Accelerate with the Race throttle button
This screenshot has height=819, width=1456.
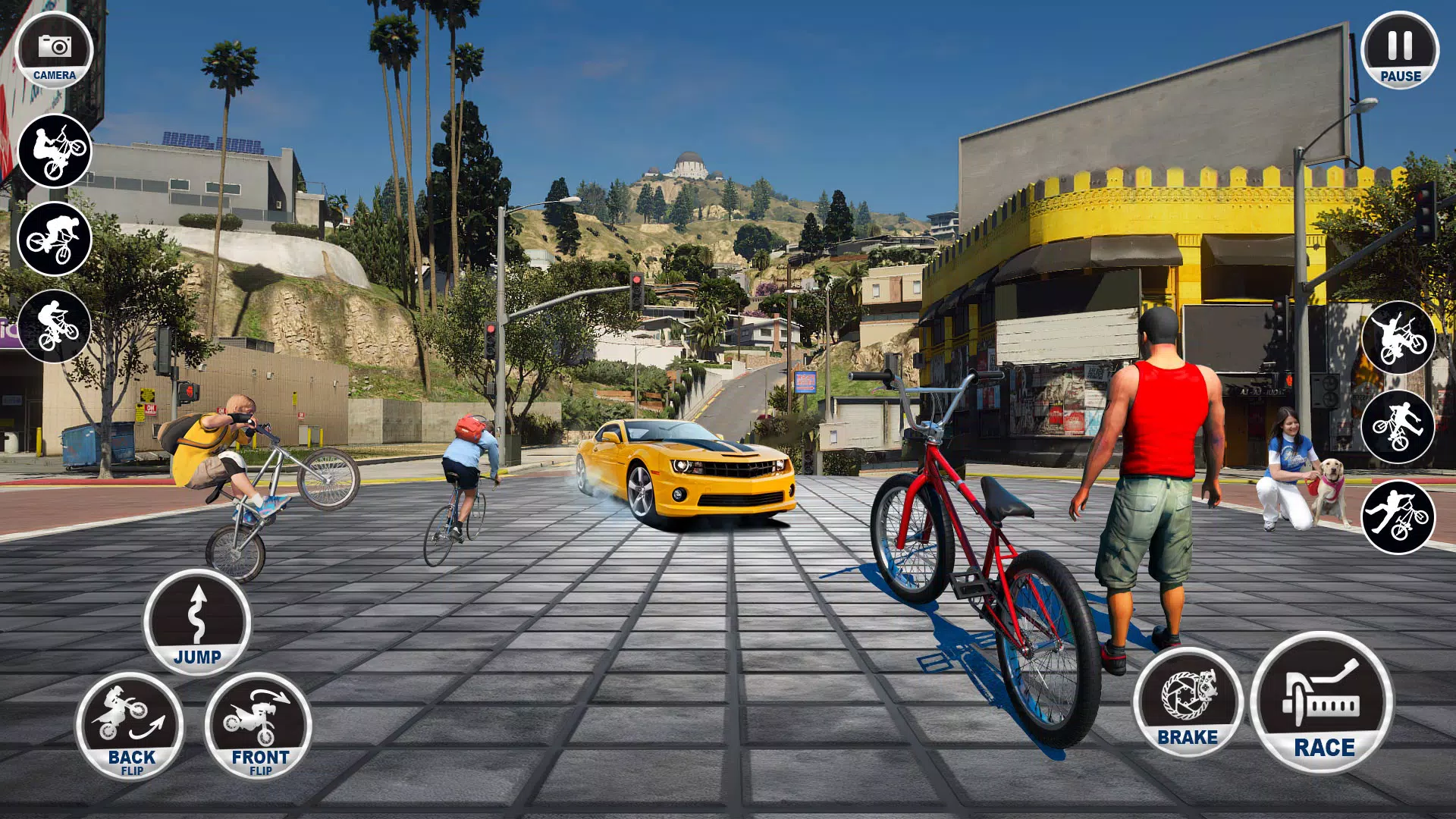(x=1322, y=703)
